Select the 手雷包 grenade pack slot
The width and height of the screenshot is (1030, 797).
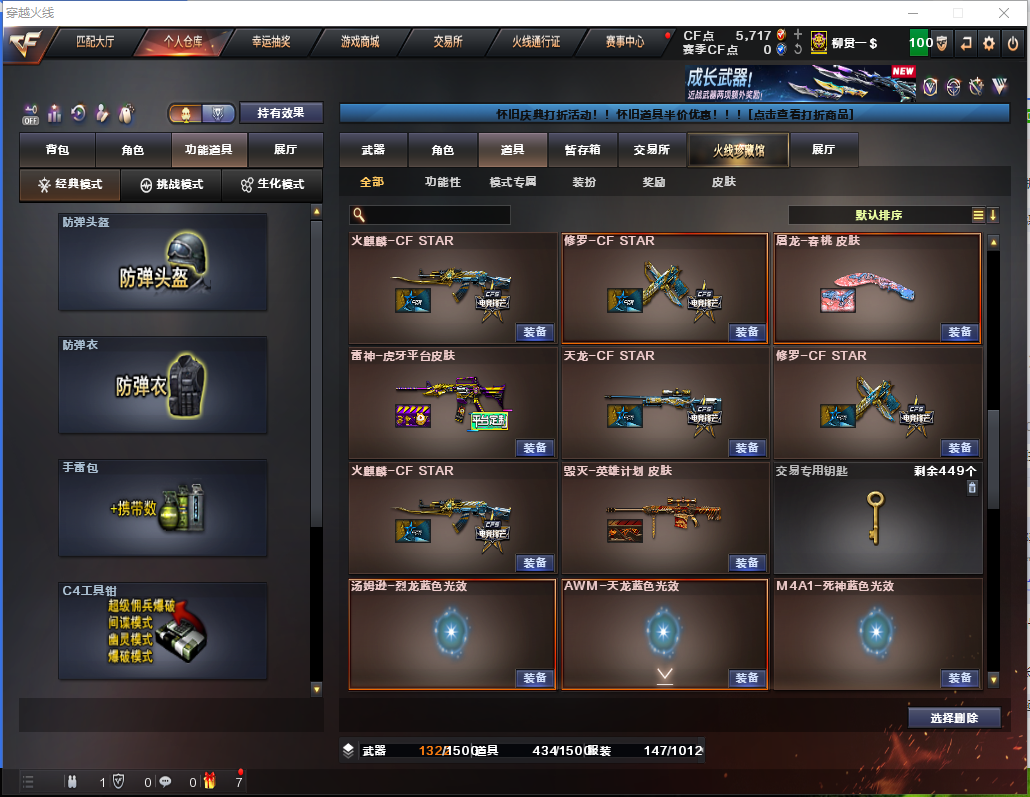coord(163,507)
